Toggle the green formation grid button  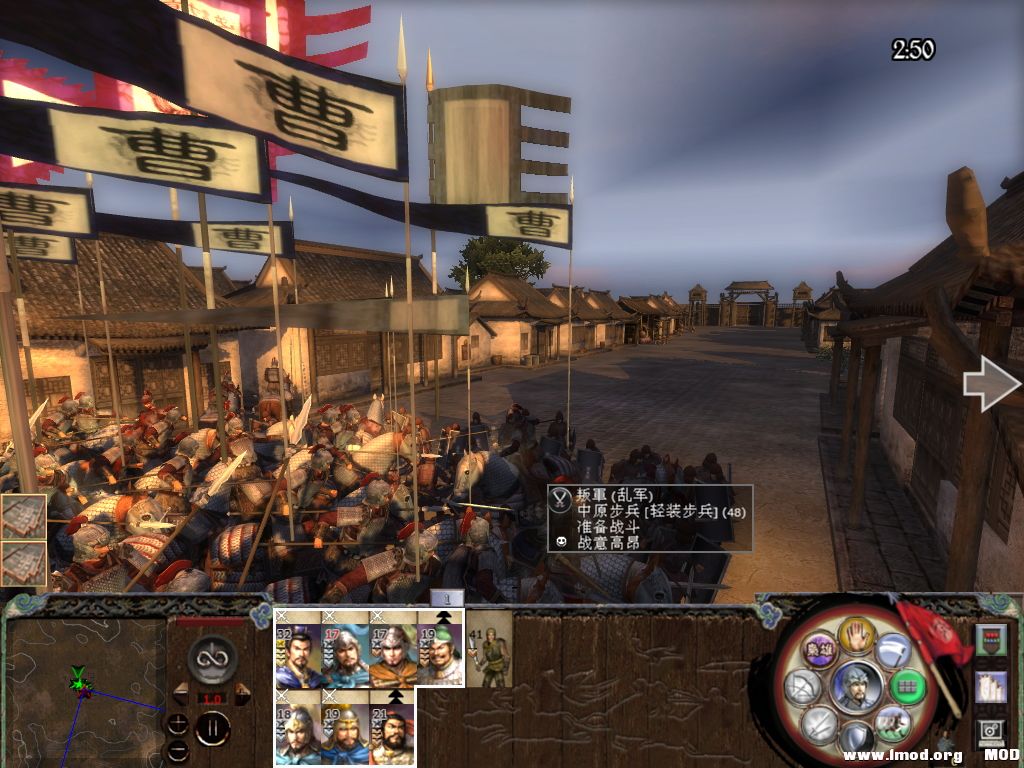coord(907,687)
